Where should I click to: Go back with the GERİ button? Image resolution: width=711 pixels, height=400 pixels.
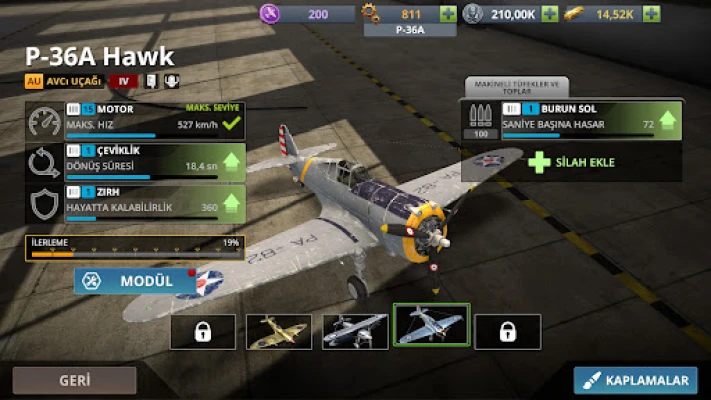click(74, 380)
